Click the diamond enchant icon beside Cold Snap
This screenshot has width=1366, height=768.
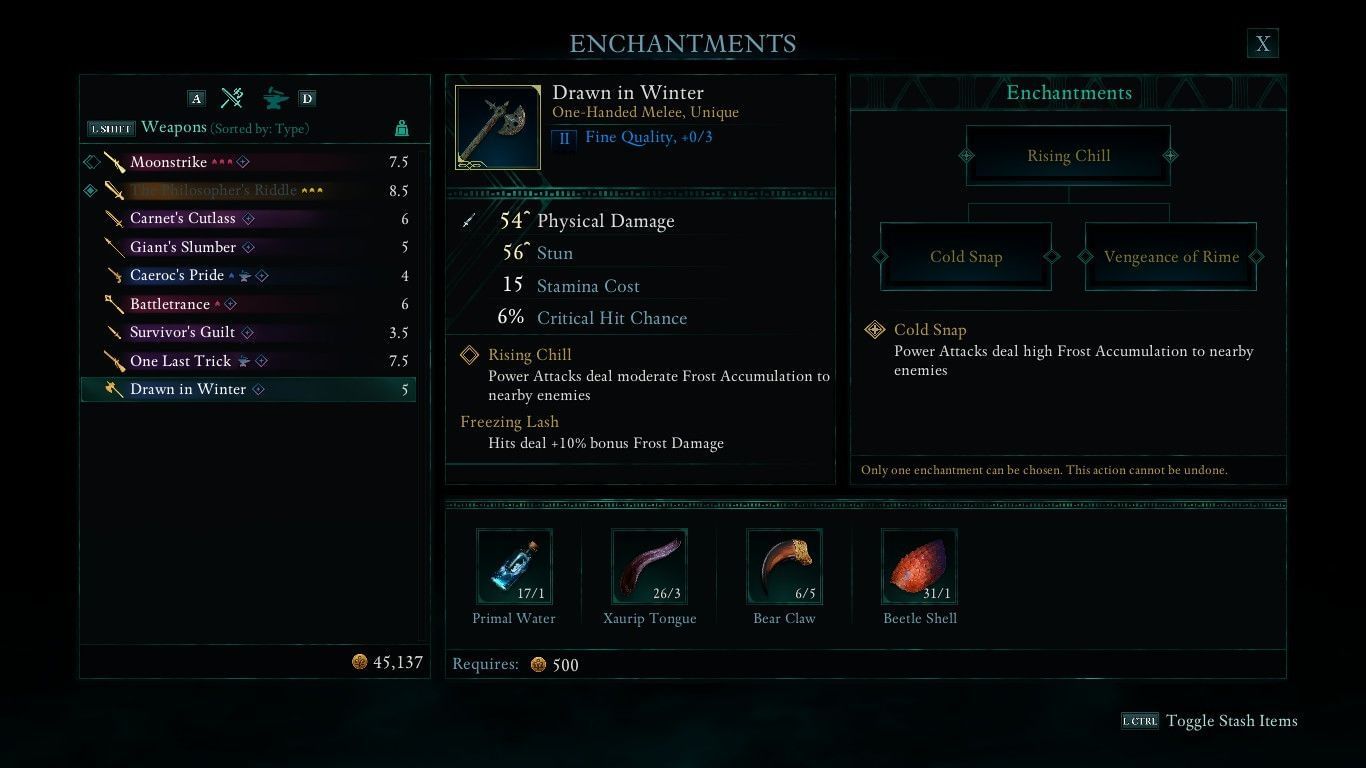tap(875, 330)
